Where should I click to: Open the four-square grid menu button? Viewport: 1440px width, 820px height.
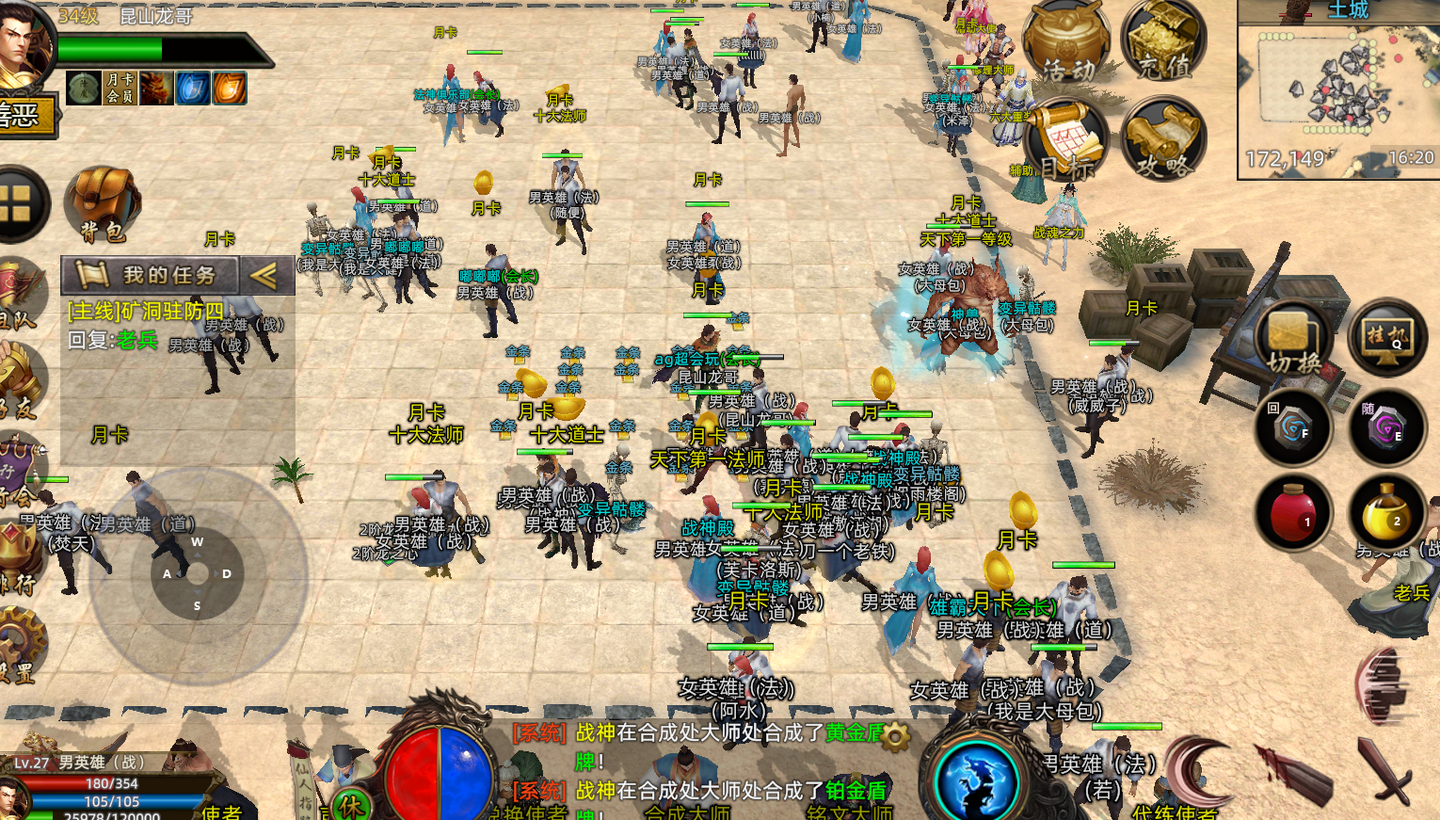coord(17,204)
